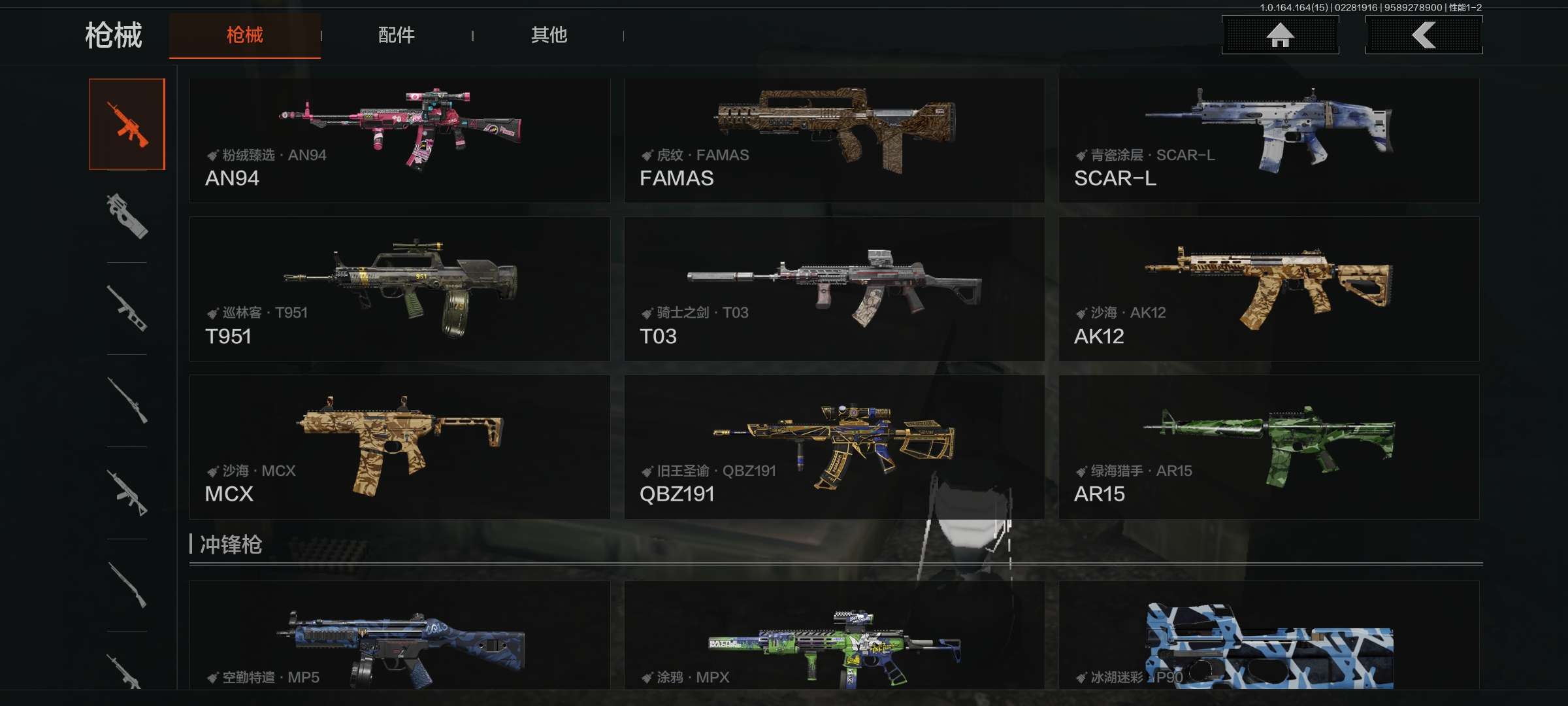Go to the home screen
The image size is (1568, 706).
[1280, 35]
